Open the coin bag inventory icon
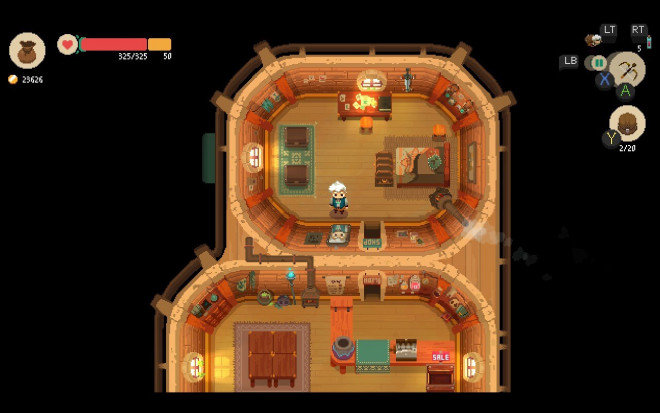Screen dimensions: 660x413 tap(27, 49)
